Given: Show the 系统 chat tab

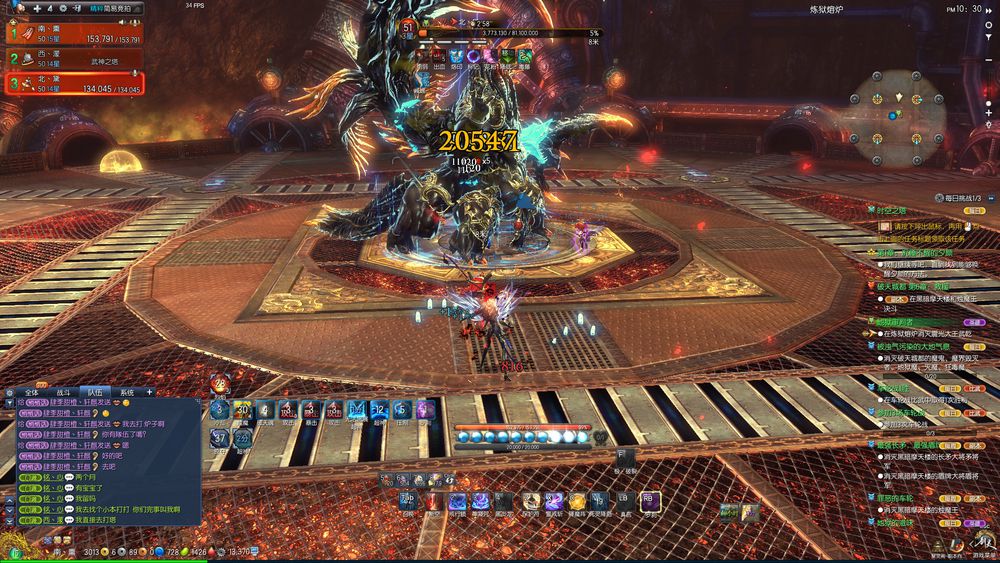Looking at the screenshot, I should (x=125, y=392).
